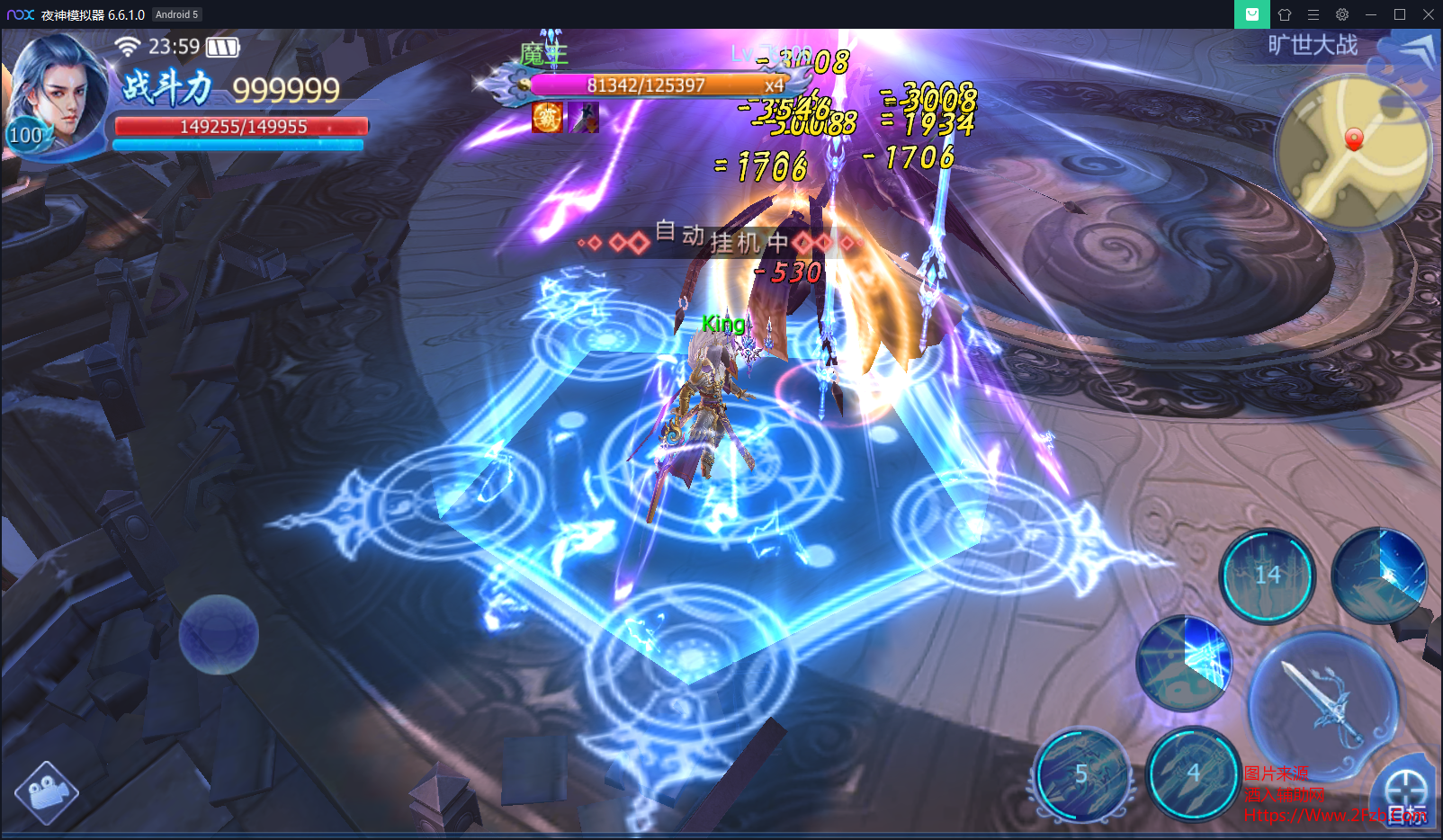This screenshot has width=1443, height=840.
Task: Select the 目标 target lock button
Action: pyautogui.click(x=1405, y=796)
